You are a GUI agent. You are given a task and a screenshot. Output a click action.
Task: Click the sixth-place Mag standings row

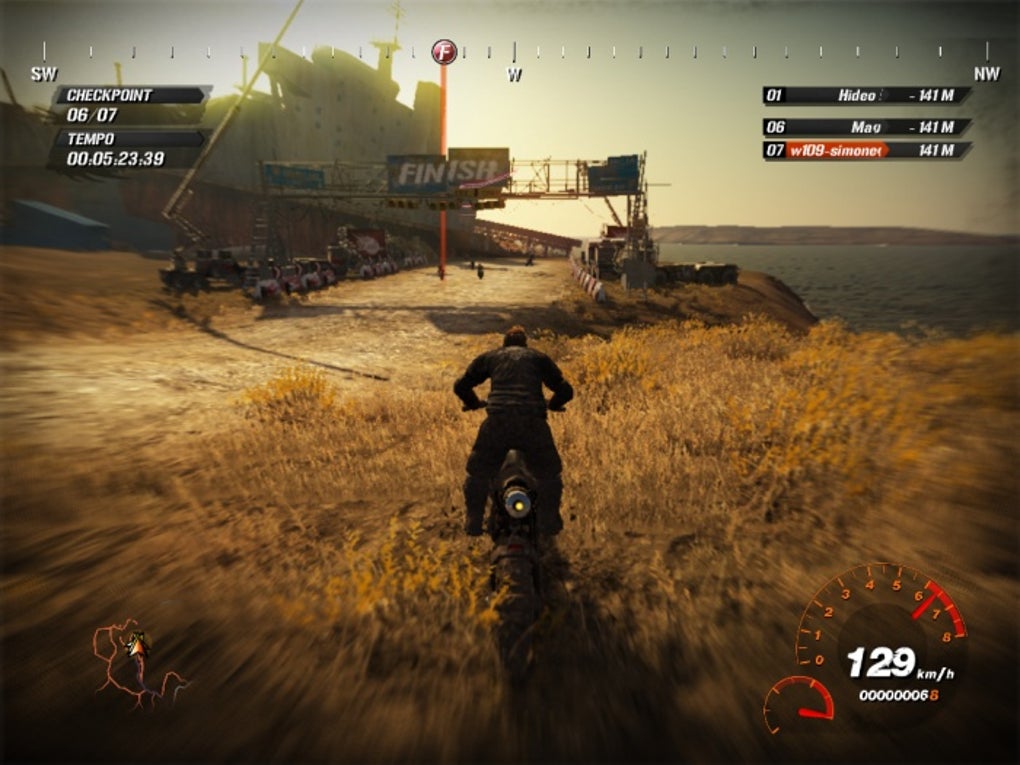click(866, 127)
